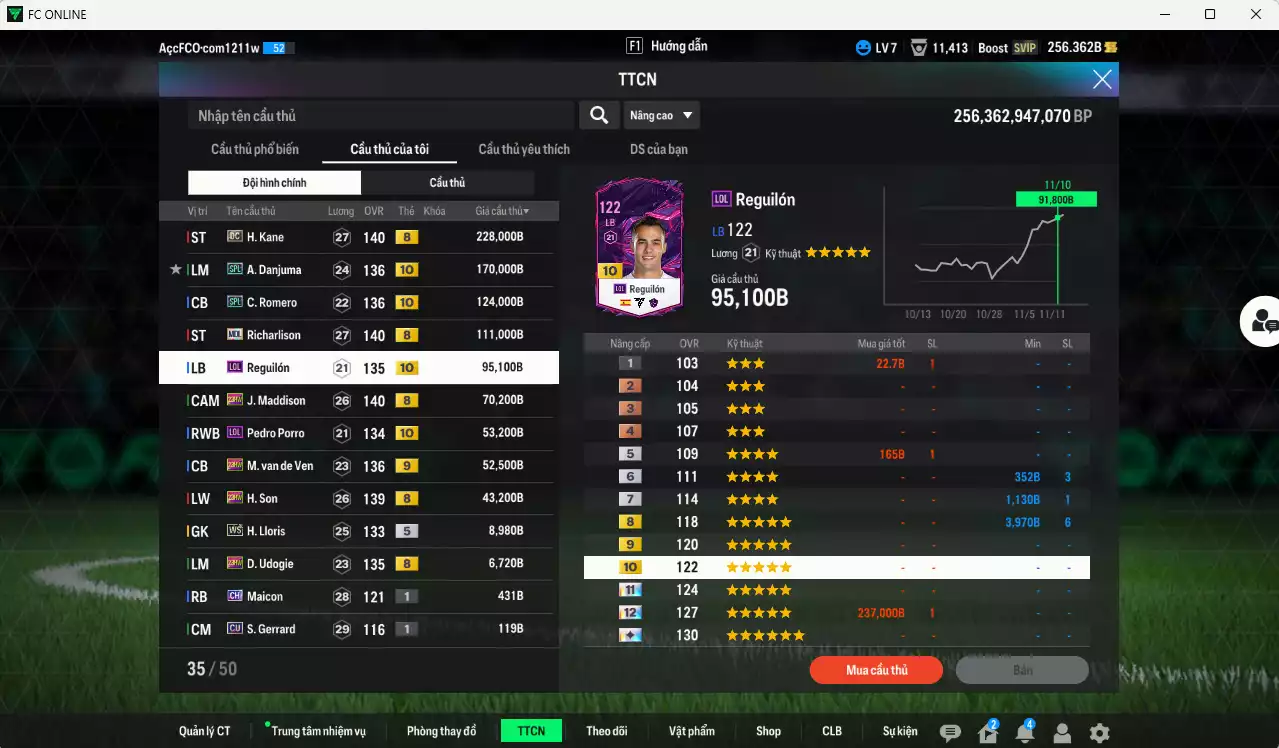The width and height of the screenshot is (1279, 748).
Task: Buy the player with Mua cầu thủ
Action: [x=876, y=670]
